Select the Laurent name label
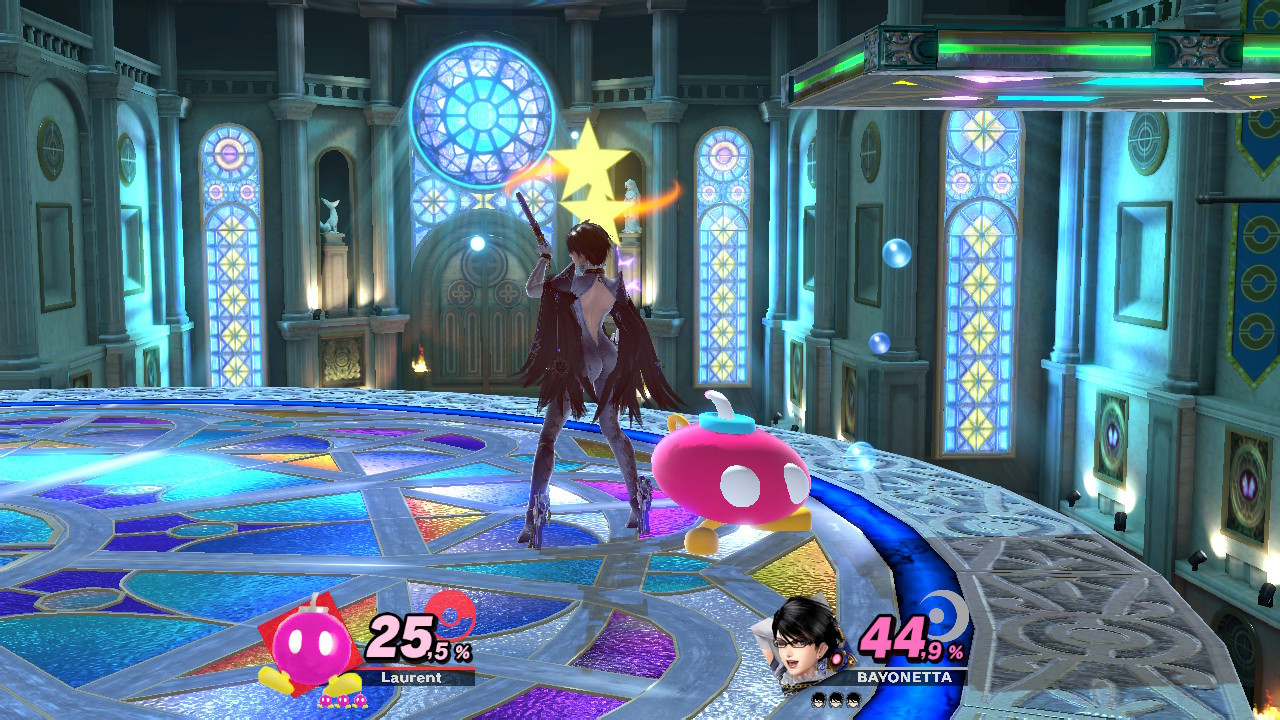Screen dimensions: 1280x720 [411, 677]
